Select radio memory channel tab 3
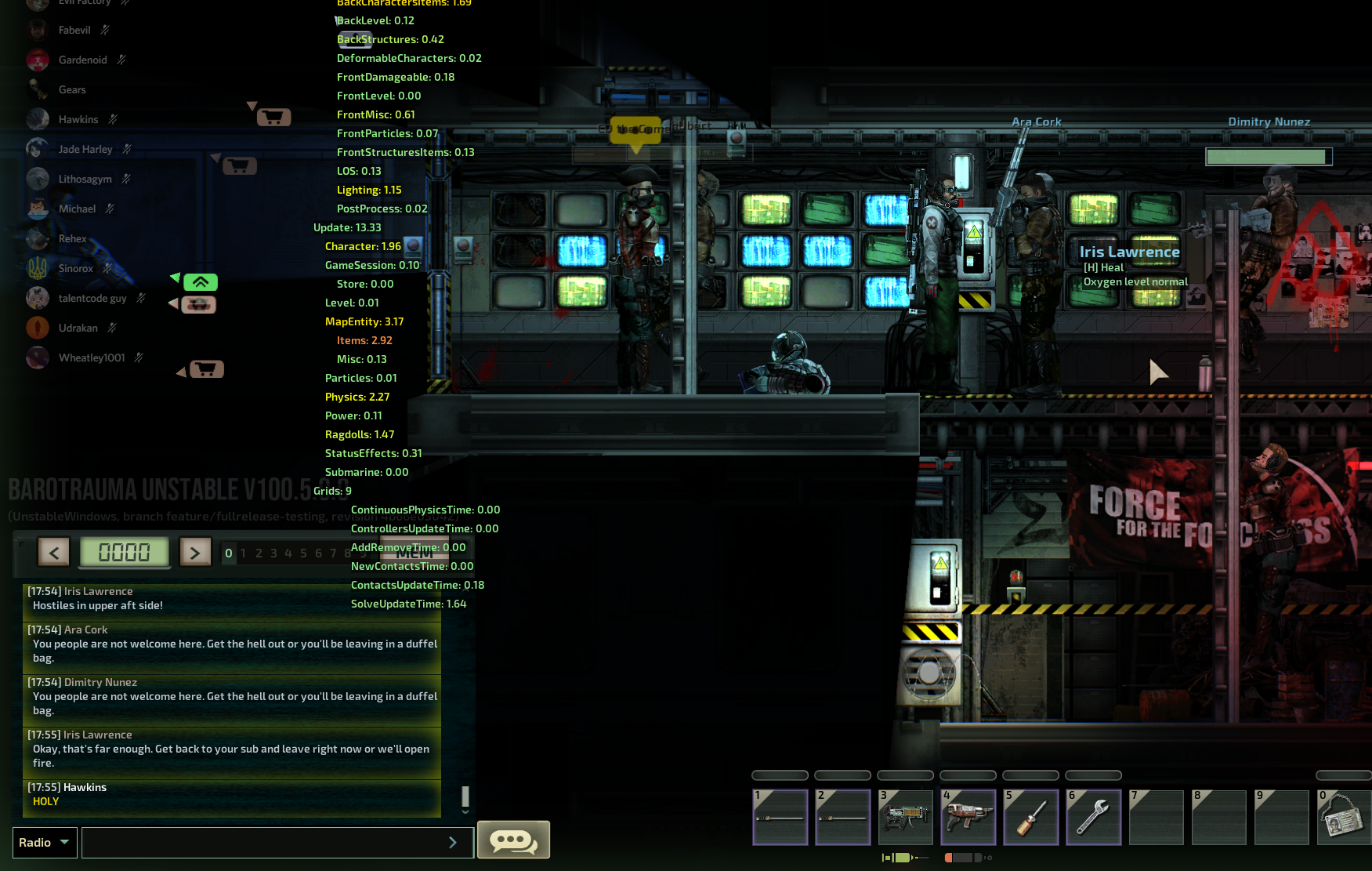The width and height of the screenshot is (1372, 871). [273, 553]
